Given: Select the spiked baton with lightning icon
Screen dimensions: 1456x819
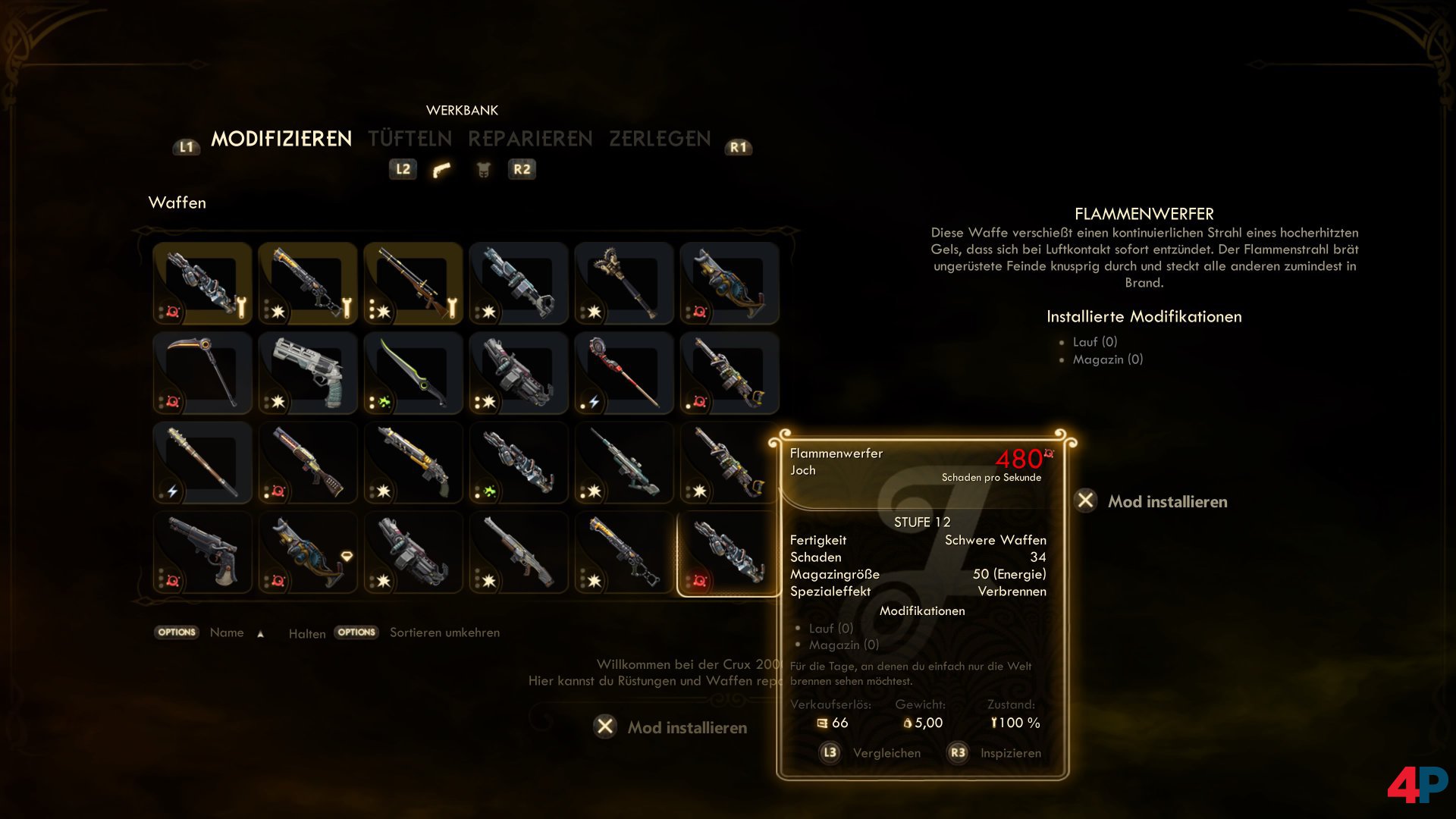Looking at the screenshot, I should pyautogui.click(x=202, y=463).
